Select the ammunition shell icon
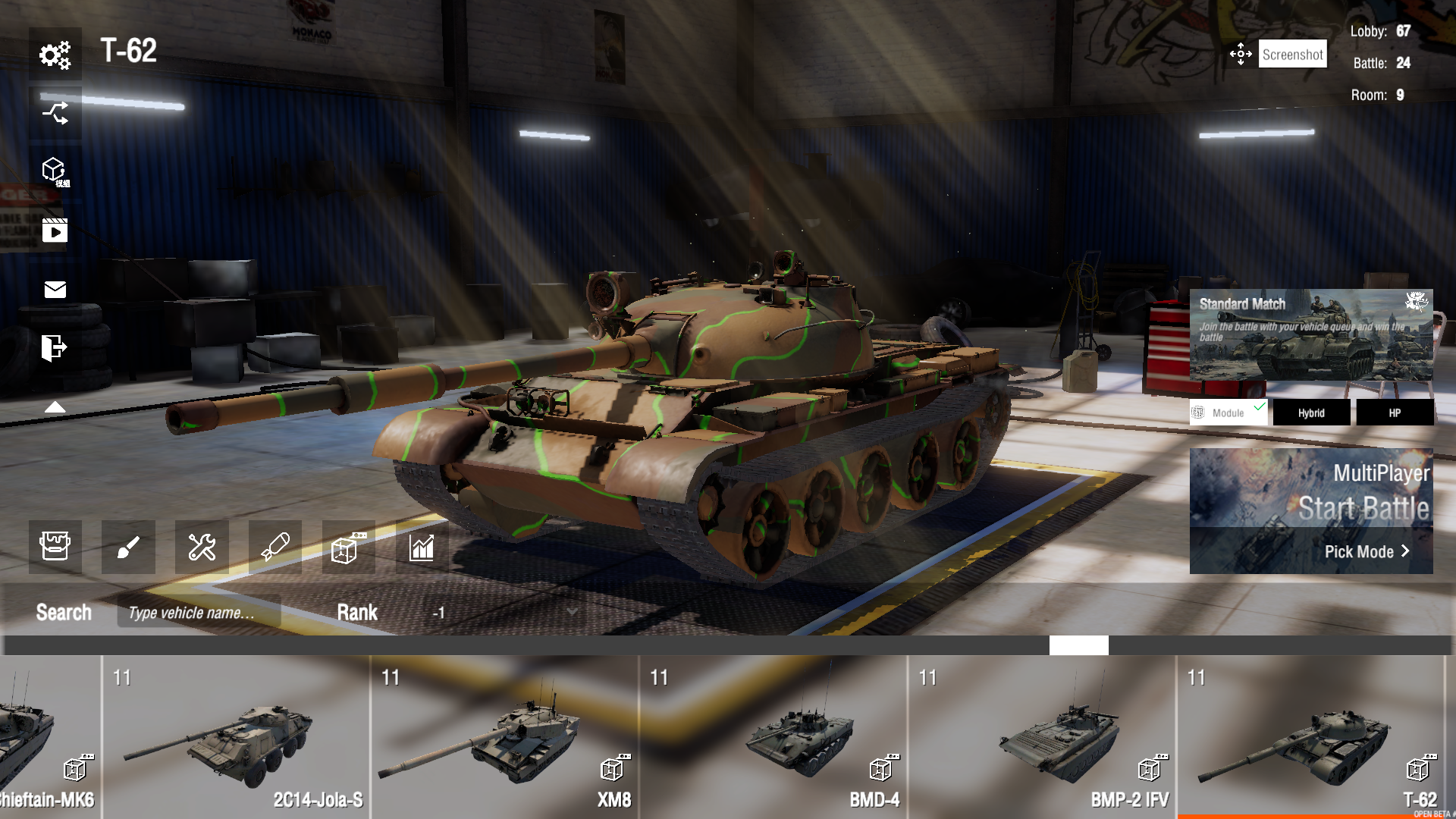The height and width of the screenshot is (819, 1456). [274, 548]
